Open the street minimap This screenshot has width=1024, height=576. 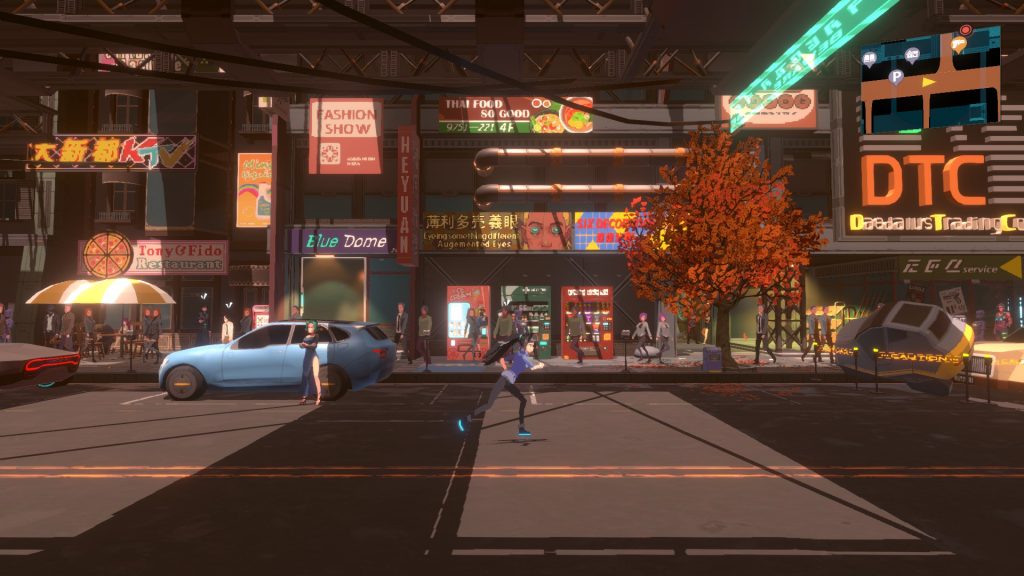coord(930,80)
